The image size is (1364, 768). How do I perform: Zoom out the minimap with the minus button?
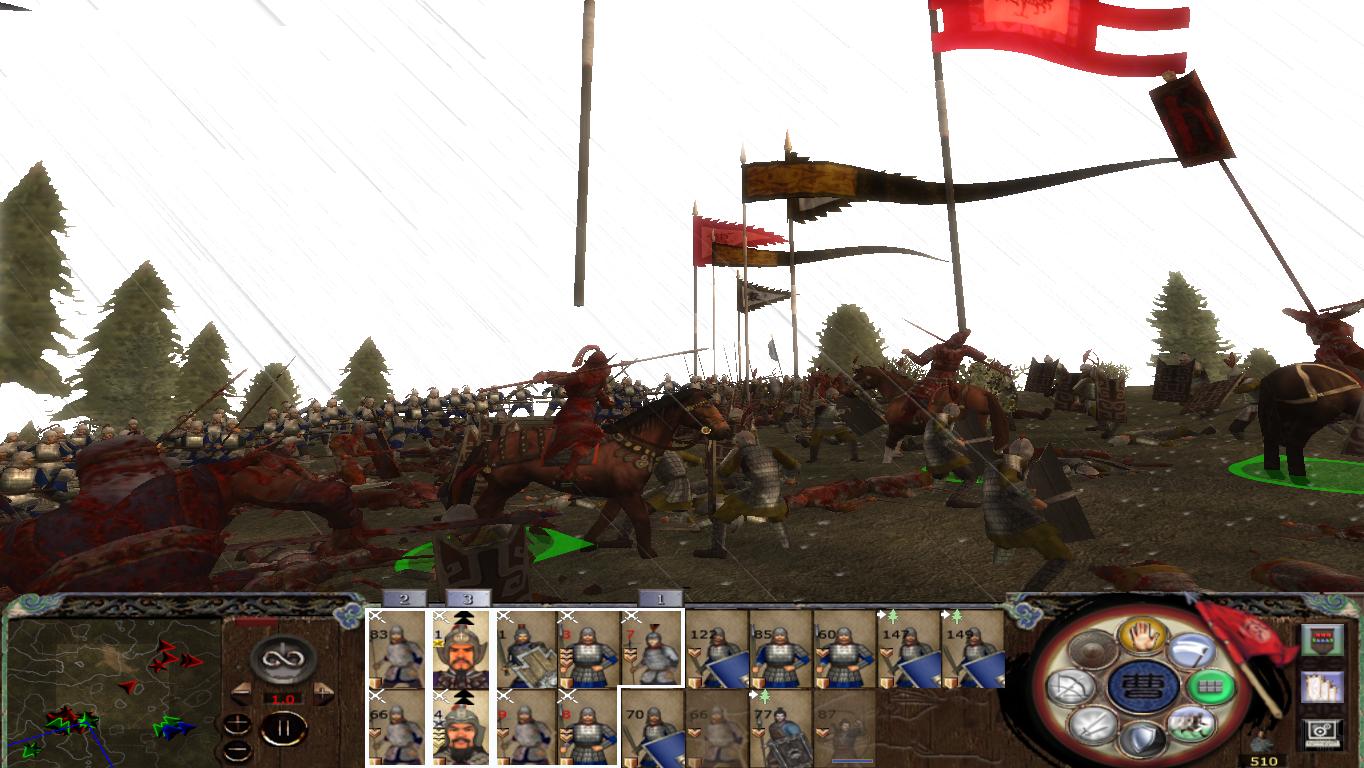pos(238,750)
